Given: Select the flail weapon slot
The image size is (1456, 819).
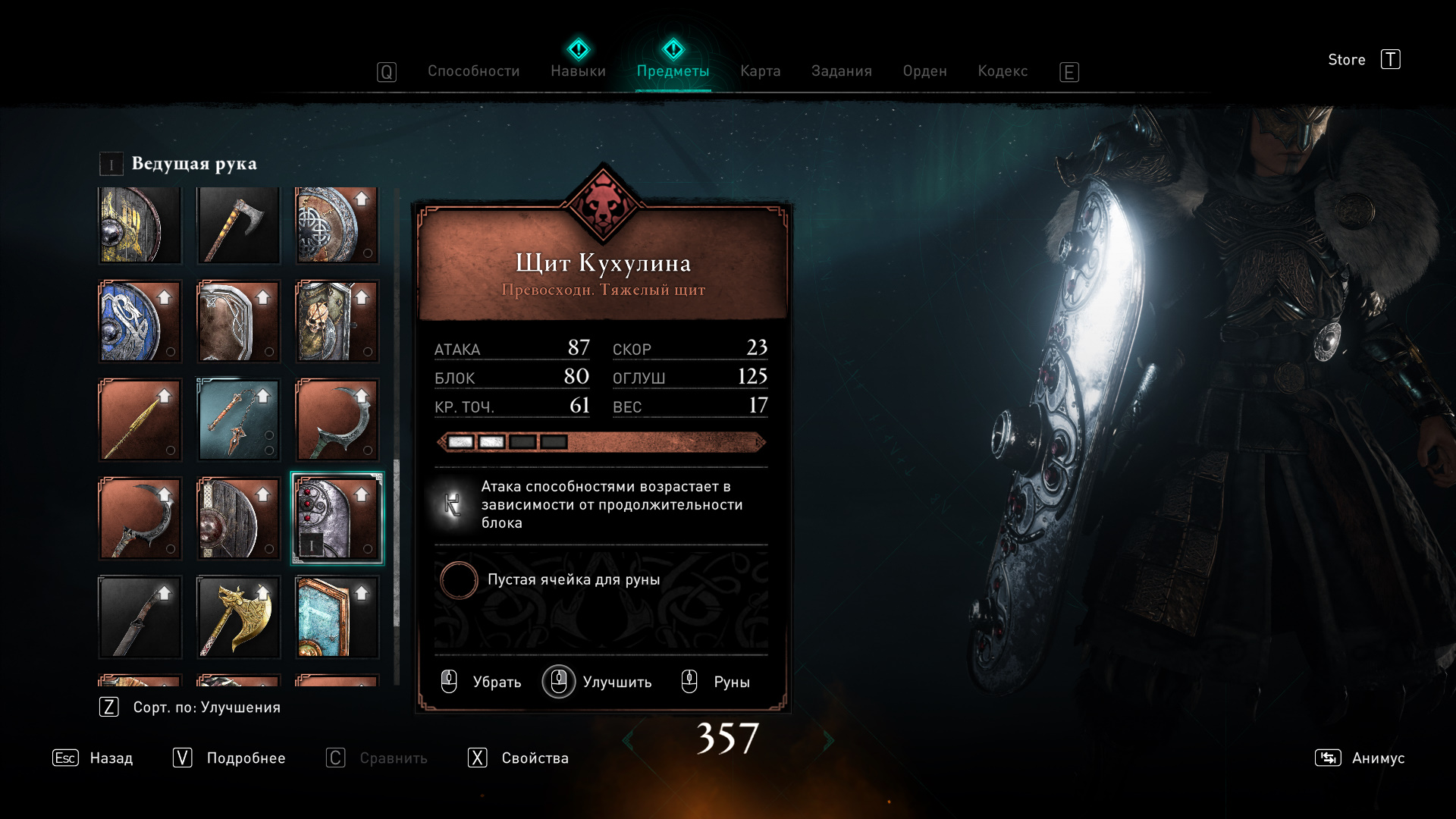Looking at the screenshot, I should (x=239, y=420).
